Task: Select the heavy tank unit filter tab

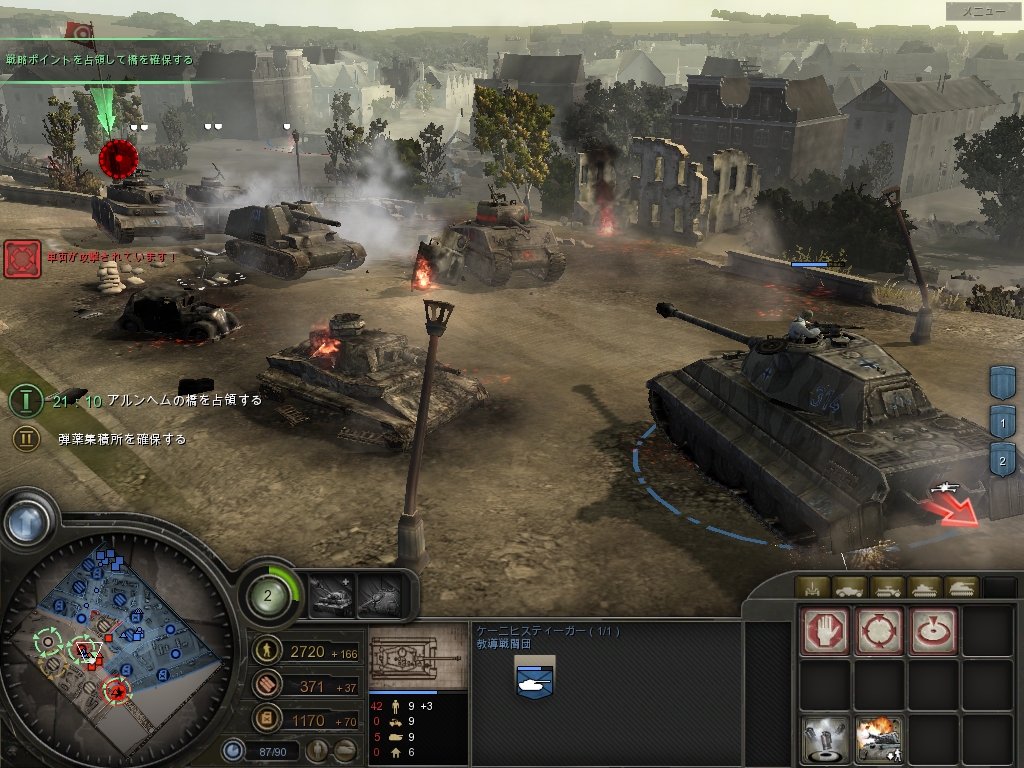Action: [x=961, y=587]
